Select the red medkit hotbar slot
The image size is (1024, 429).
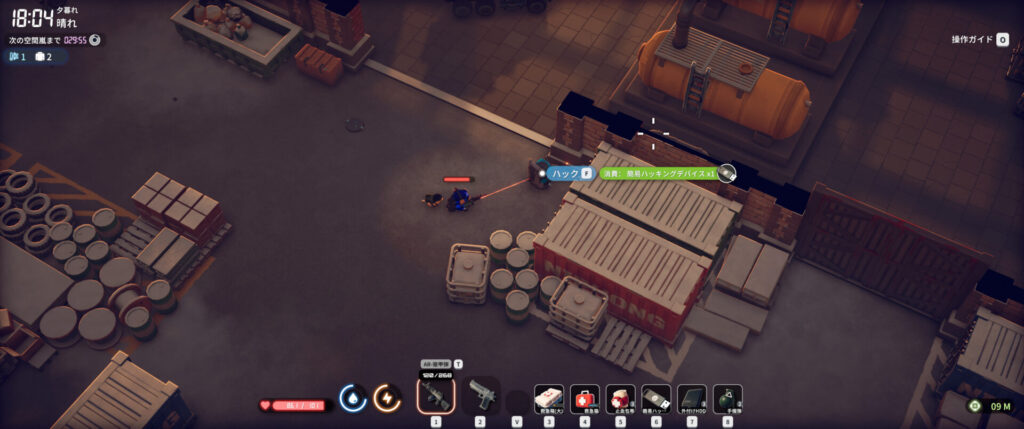[585, 398]
